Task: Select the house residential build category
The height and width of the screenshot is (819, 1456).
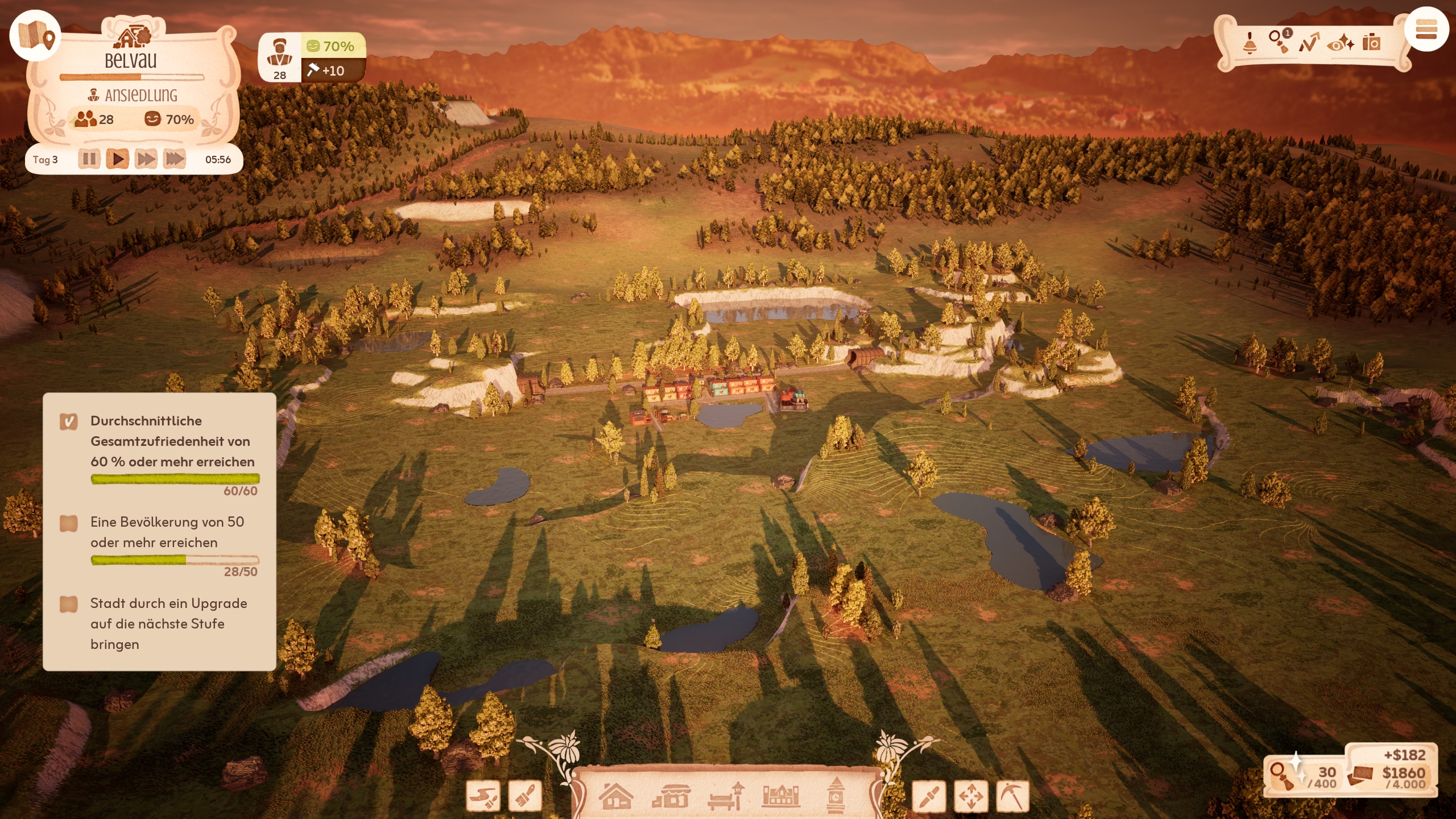Action: coord(616,795)
